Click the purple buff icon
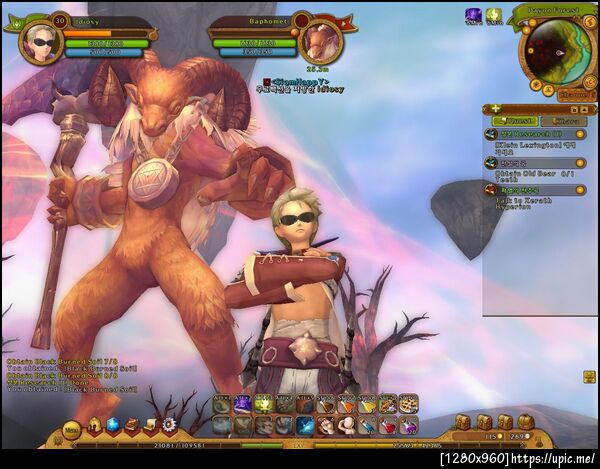 click(x=473, y=16)
